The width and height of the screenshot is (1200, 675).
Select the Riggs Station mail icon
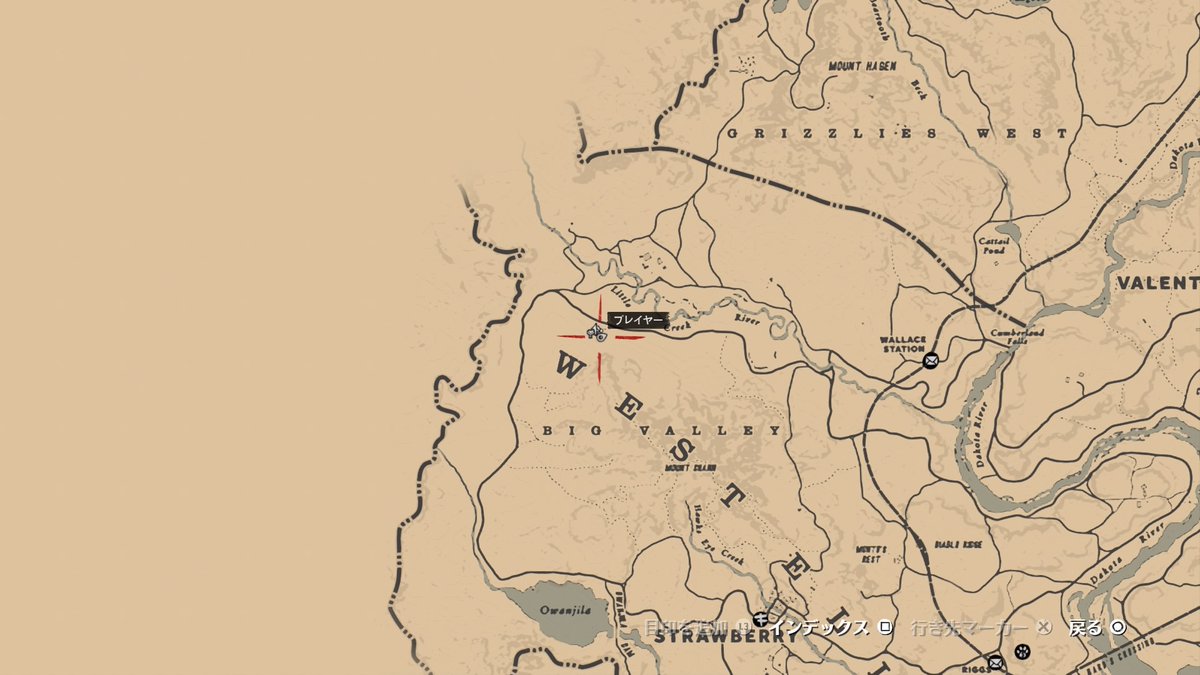995,662
